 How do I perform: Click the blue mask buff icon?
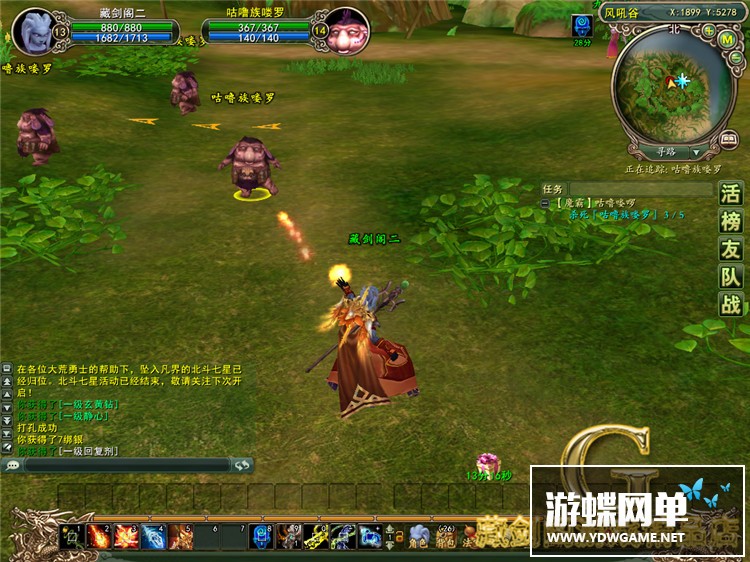pos(582,26)
